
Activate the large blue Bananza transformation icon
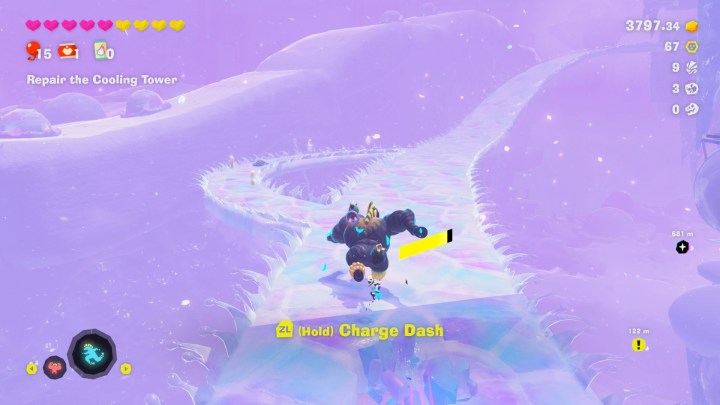coord(91,355)
